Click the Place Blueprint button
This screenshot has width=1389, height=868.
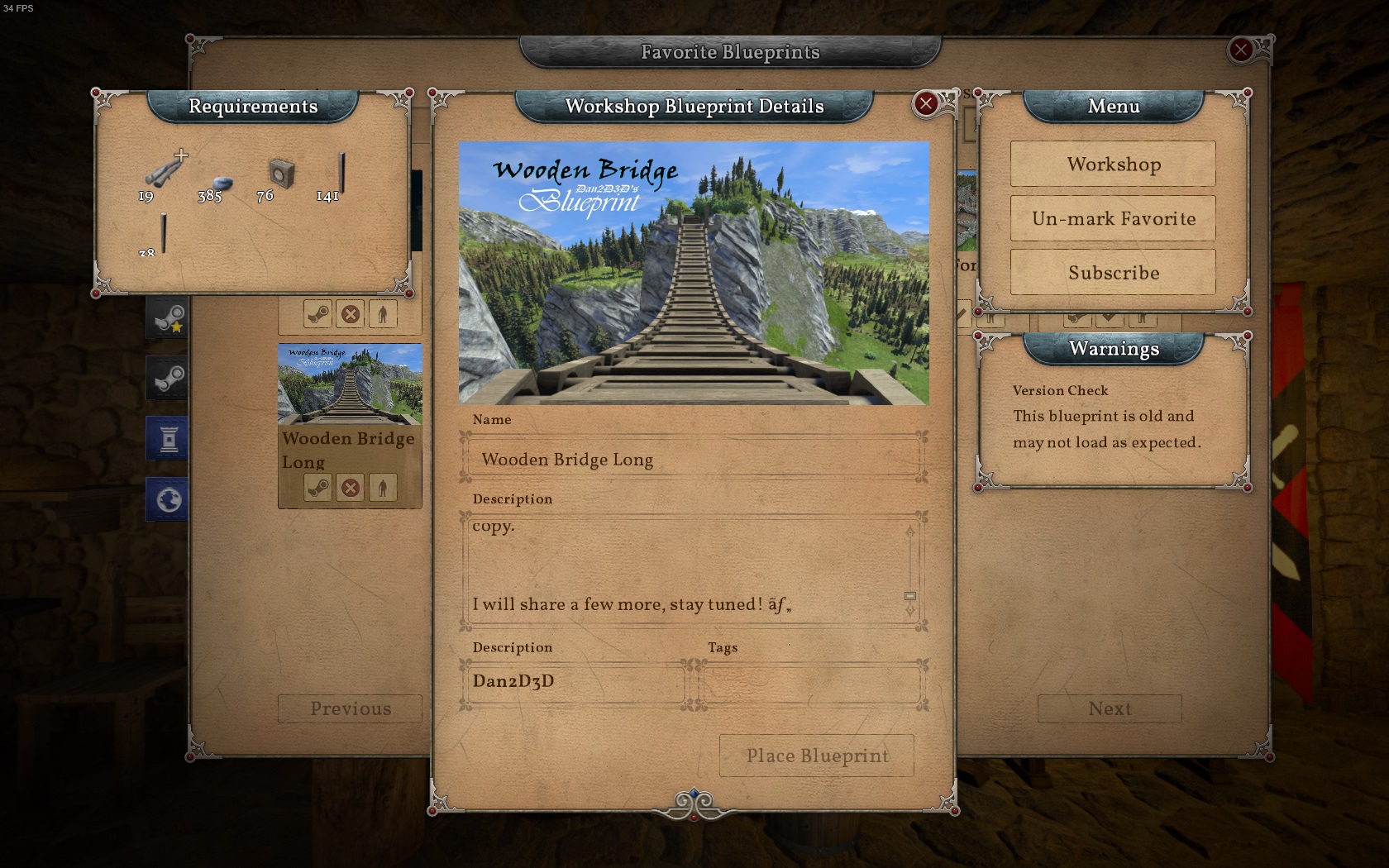pyautogui.click(x=817, y=756)
